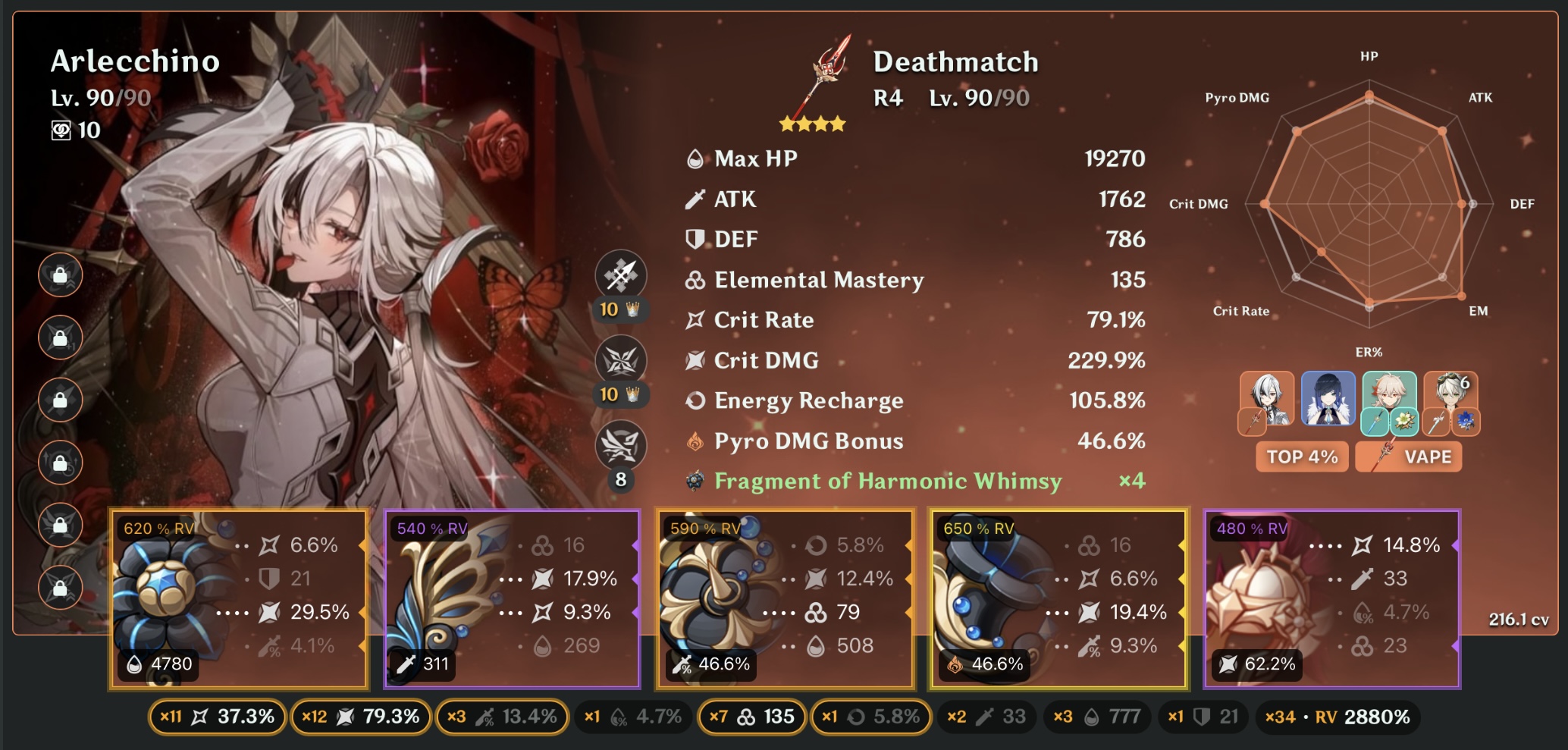This screenshot has height=750, width=1568.
Task: Click the VAPE build label button
Action: point(1409,457)
